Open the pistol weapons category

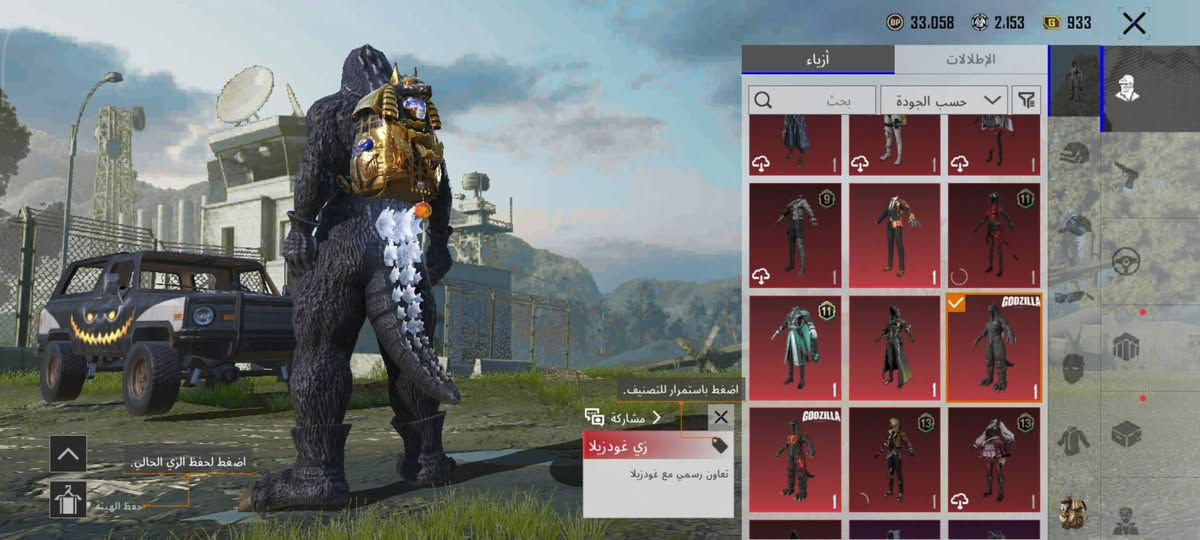pos(1127,176)
